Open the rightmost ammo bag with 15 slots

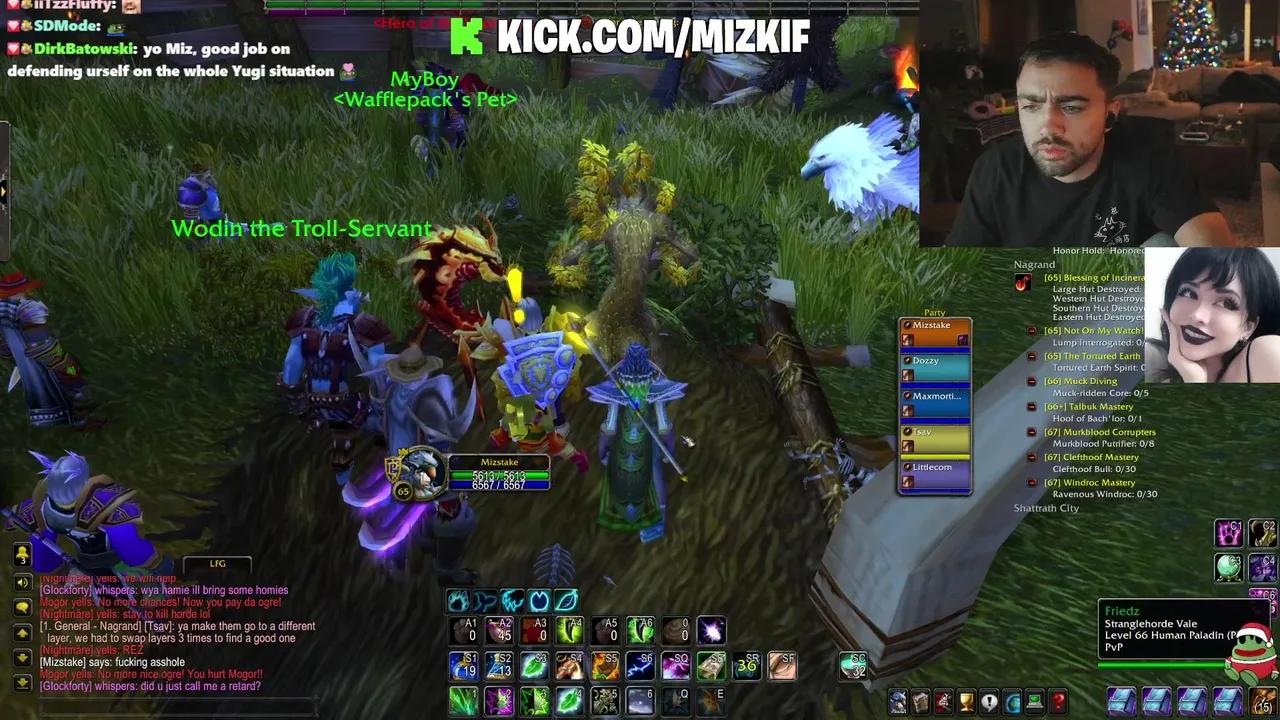[x=1262, y=700]
